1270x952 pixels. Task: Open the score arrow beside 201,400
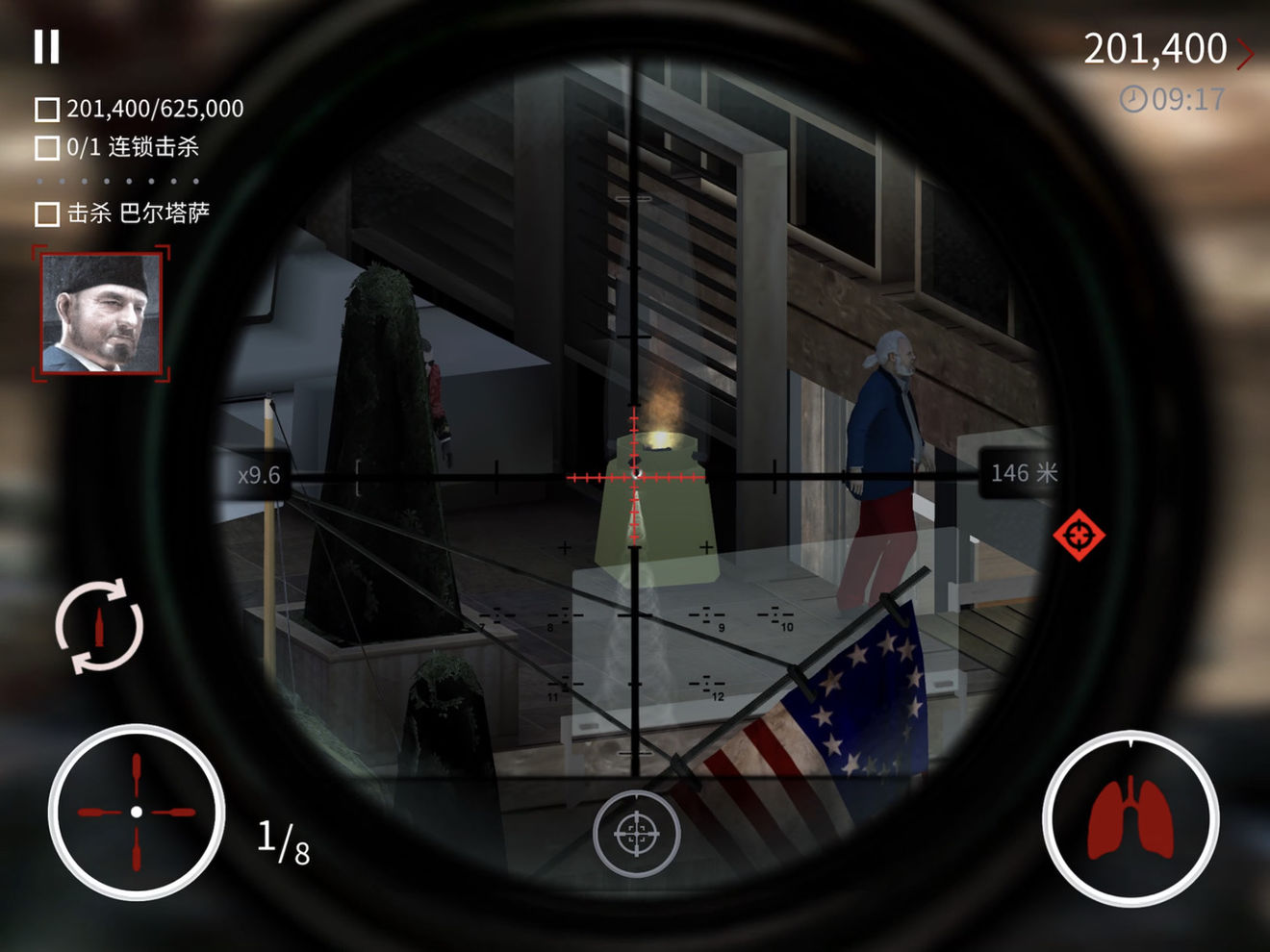coord(1246,53)
